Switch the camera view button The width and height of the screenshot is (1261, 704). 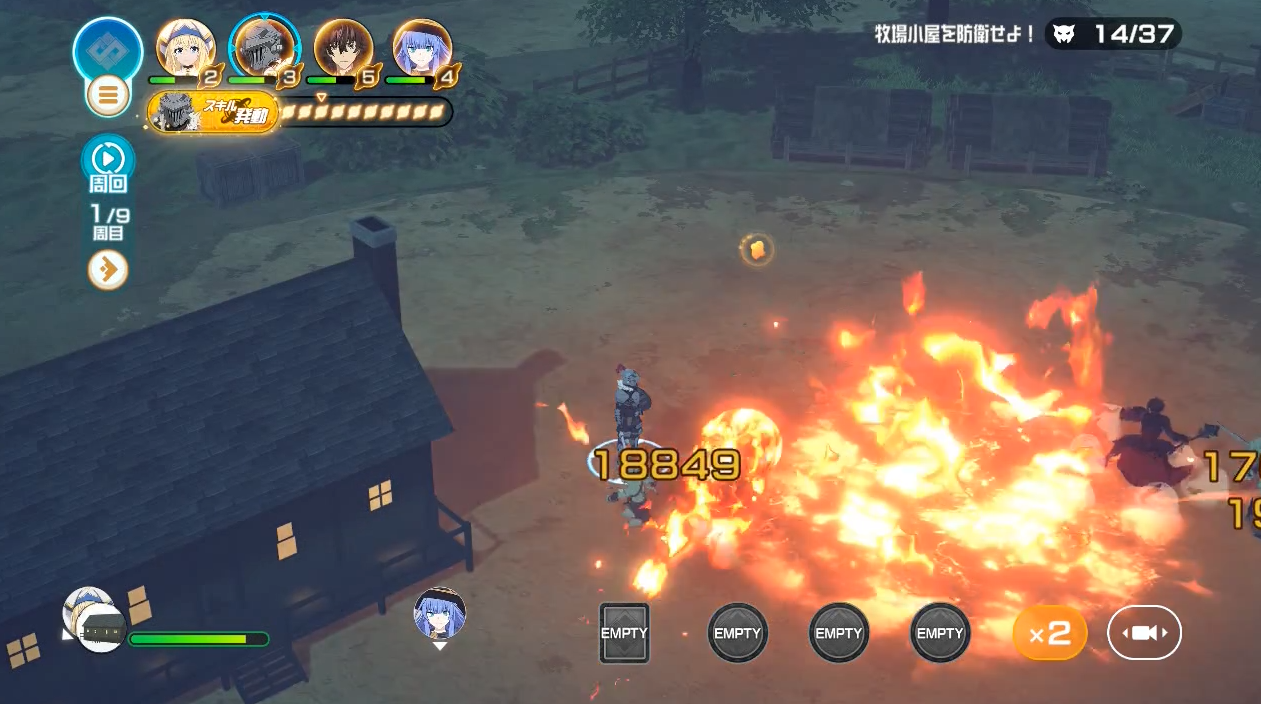coord(1144,633)
